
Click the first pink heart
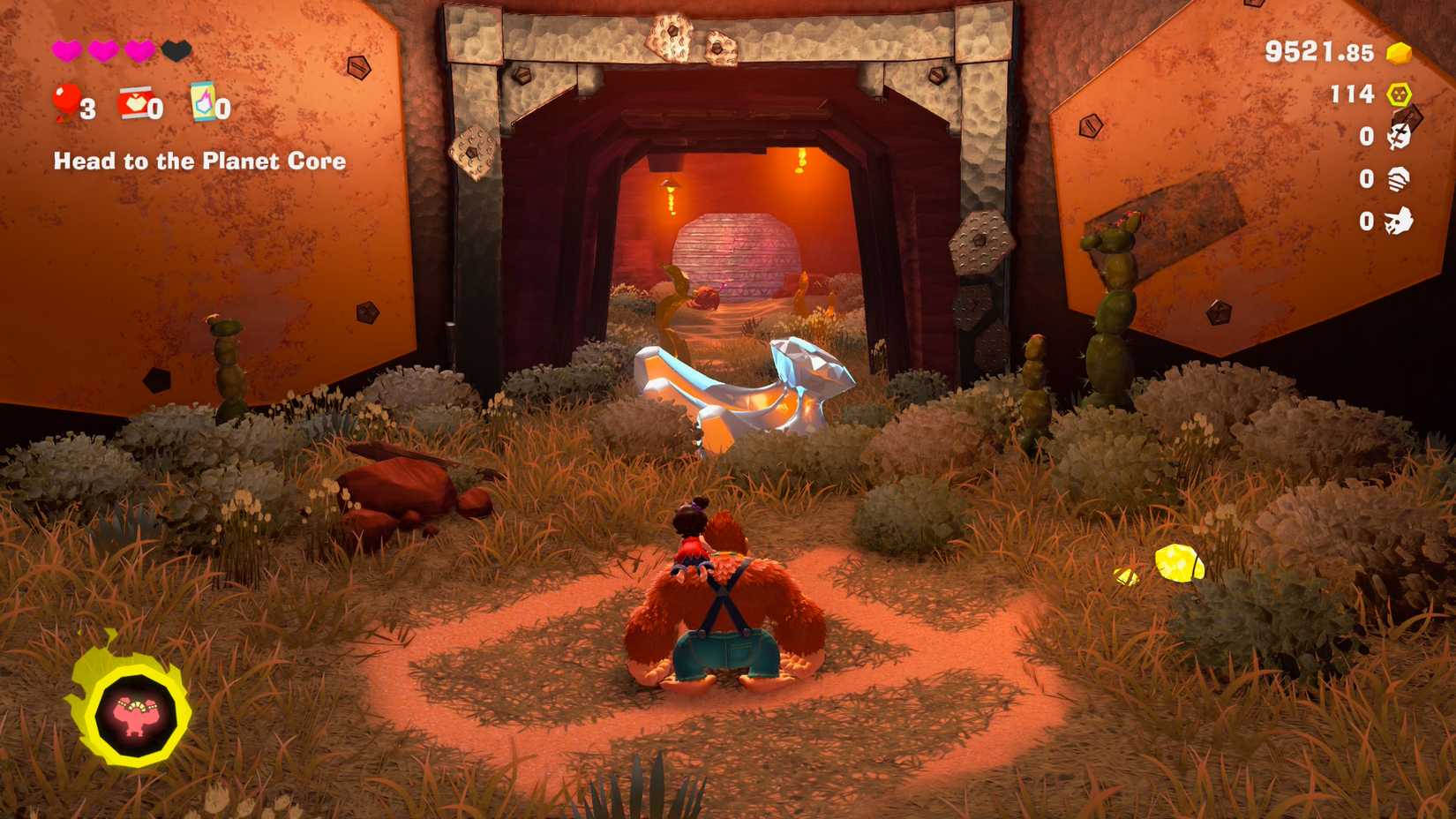point(67,49)
